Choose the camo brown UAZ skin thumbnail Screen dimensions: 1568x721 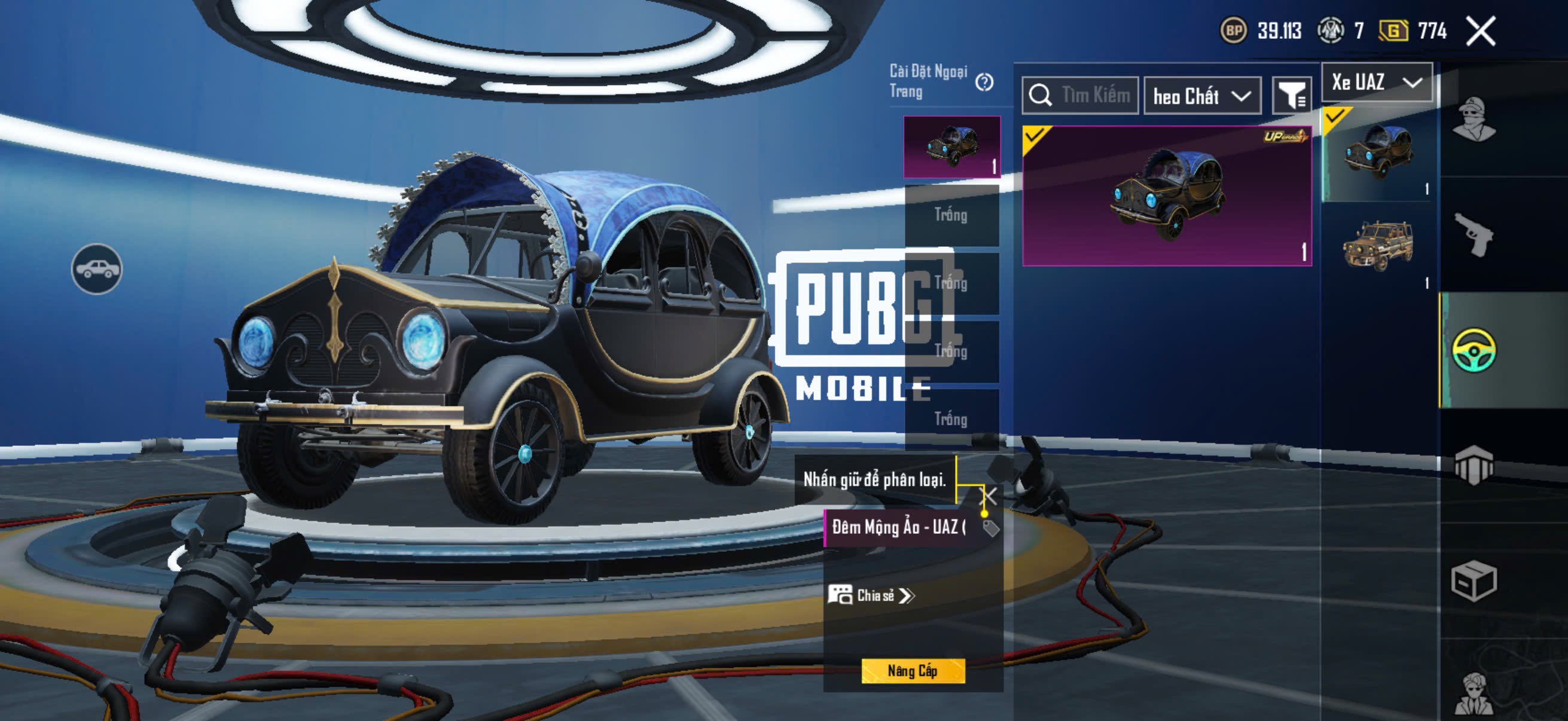1377,246
